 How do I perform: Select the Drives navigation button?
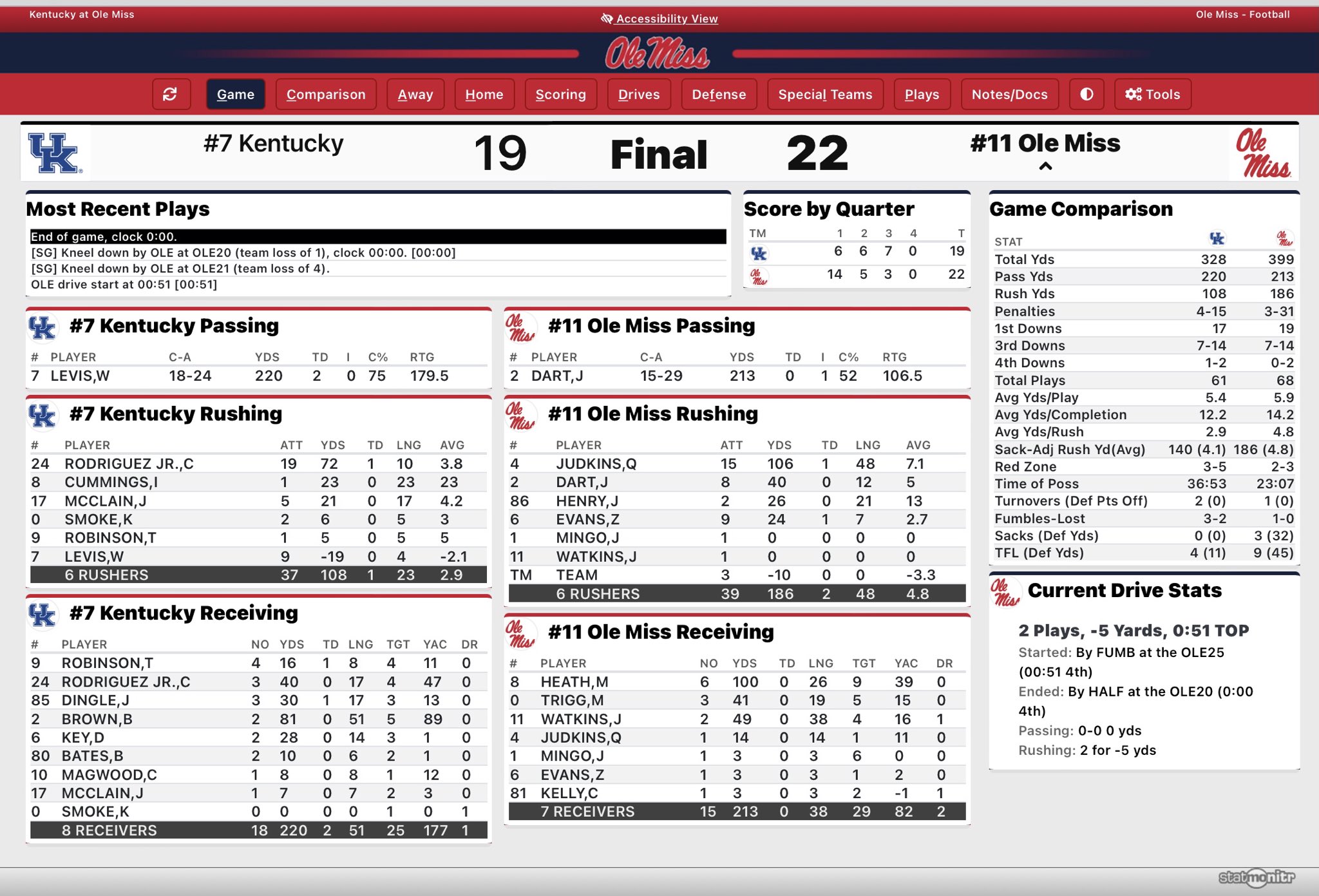(639, 94)
